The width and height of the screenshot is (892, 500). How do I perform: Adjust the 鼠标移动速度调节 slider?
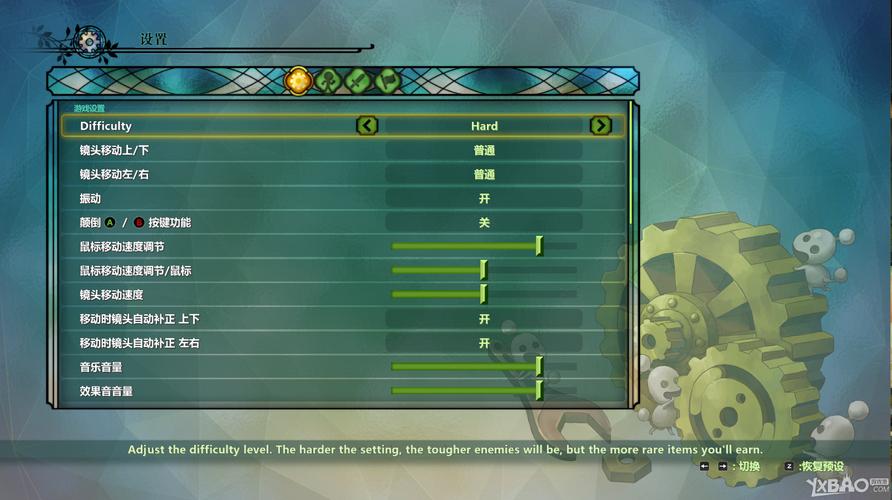pos(539,246)
